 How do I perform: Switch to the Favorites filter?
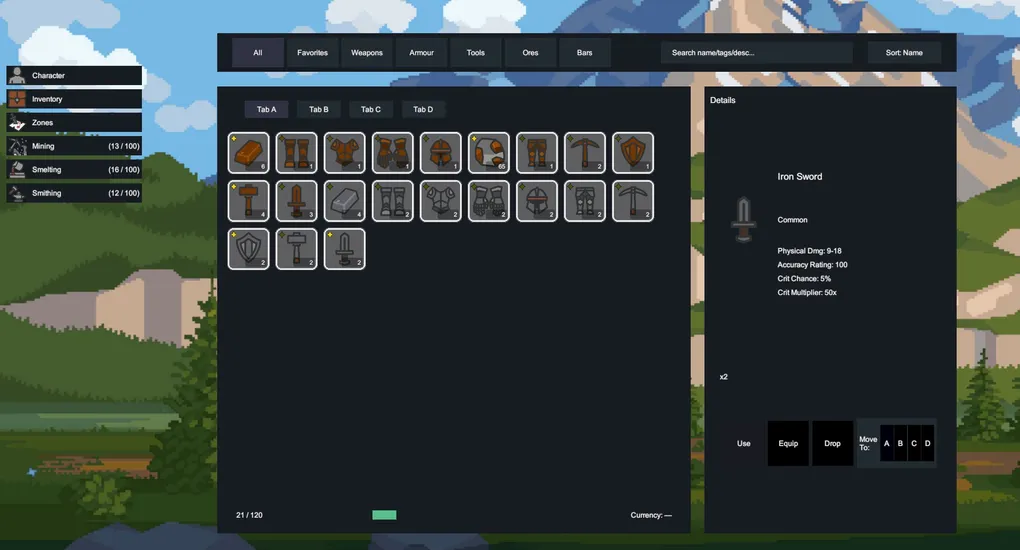312,53
